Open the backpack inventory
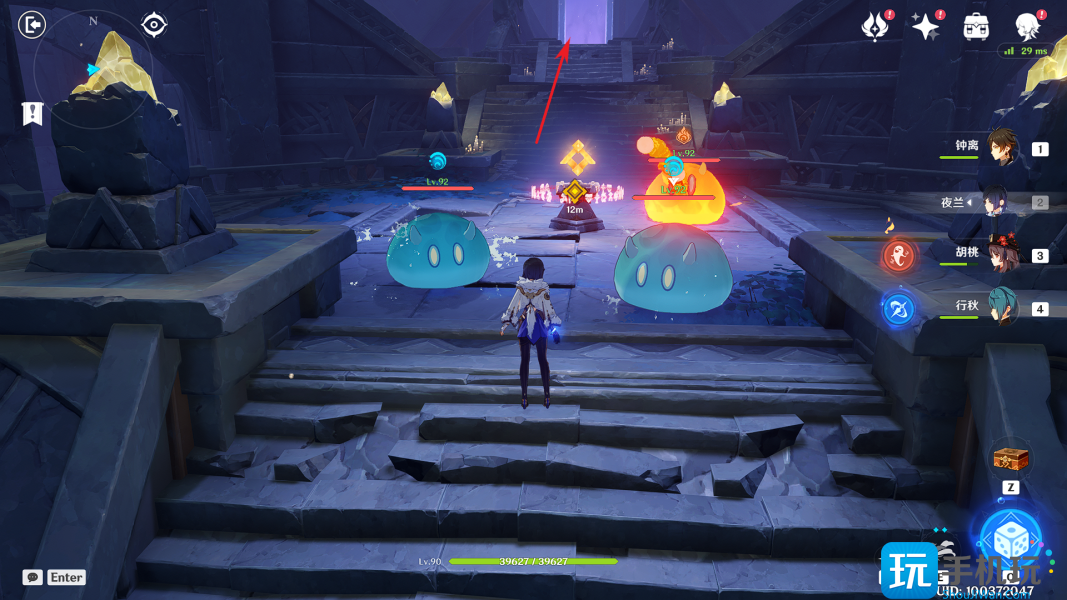1067x600 pixels. coord(976,27)
